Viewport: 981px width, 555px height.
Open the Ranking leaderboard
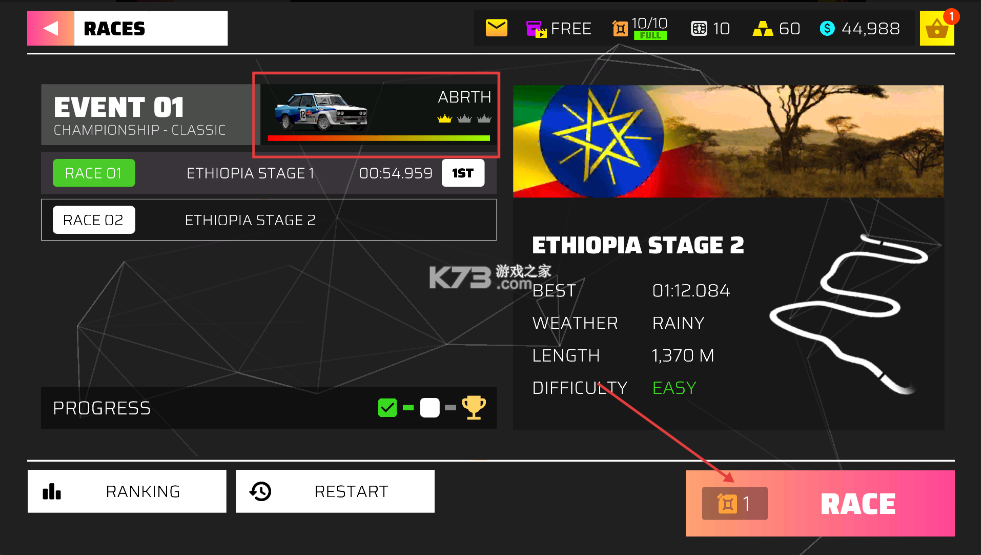pos(127,491)
